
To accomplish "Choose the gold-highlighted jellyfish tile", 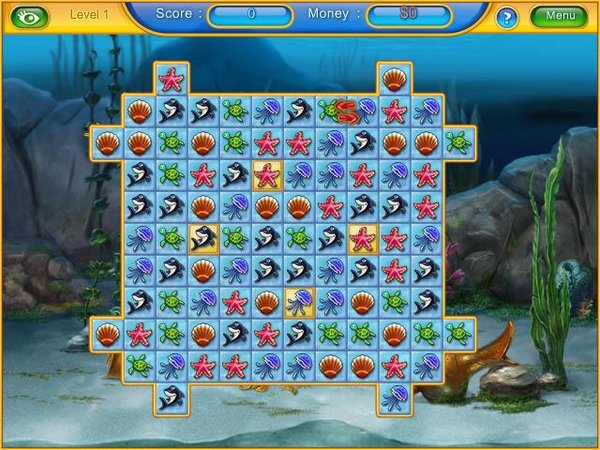I will coord(299,302).
